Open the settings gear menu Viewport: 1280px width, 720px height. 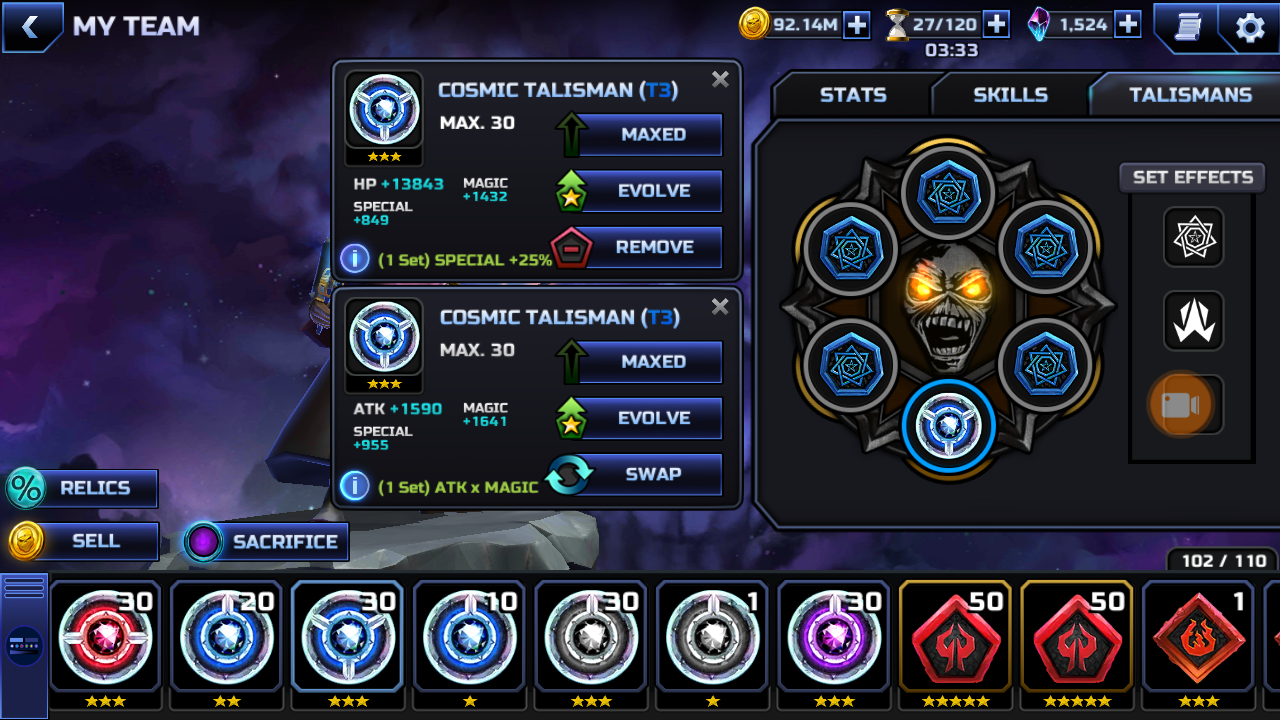1250,27
